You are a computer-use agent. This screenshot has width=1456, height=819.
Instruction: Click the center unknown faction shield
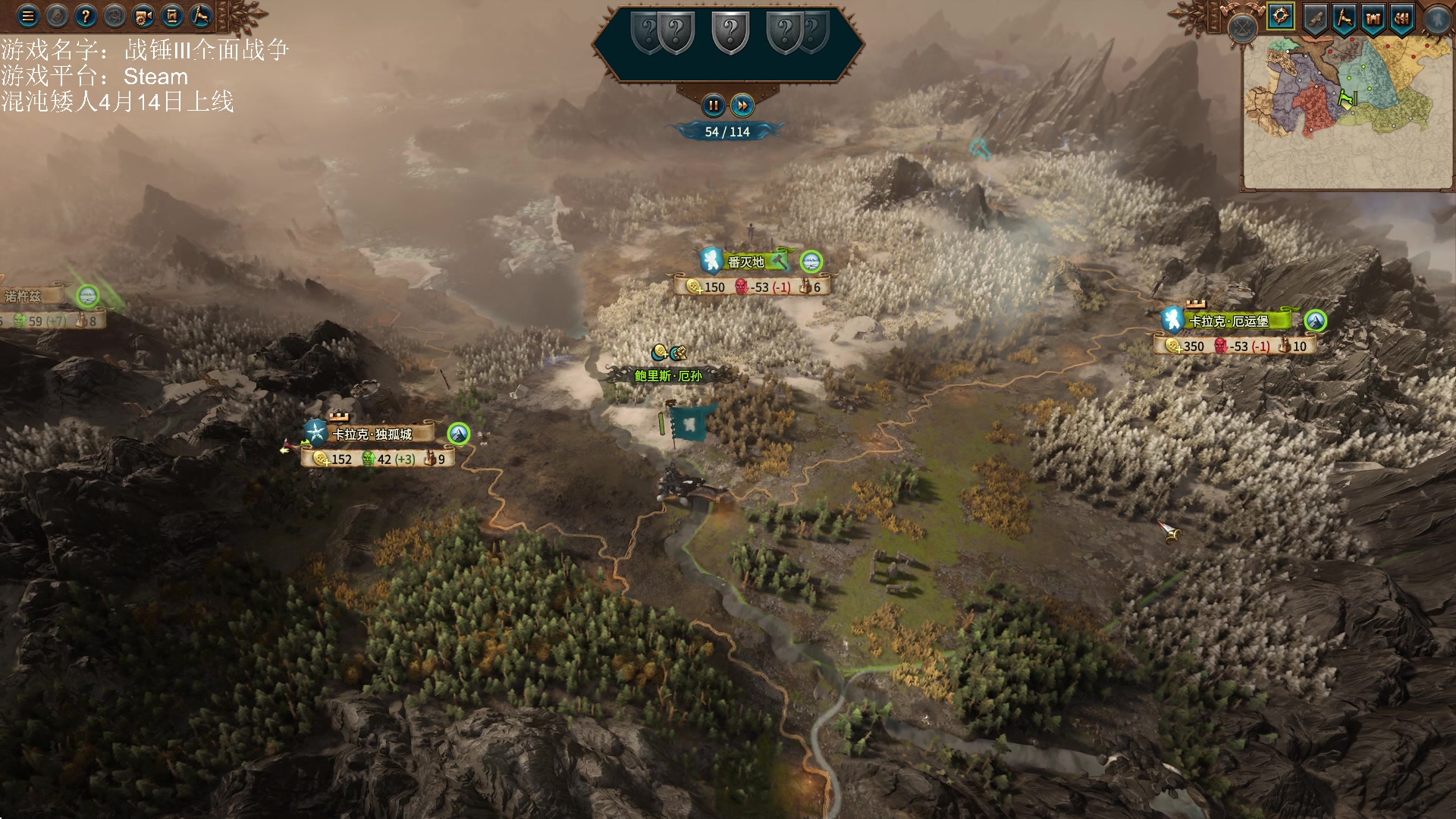pos(730,33)
